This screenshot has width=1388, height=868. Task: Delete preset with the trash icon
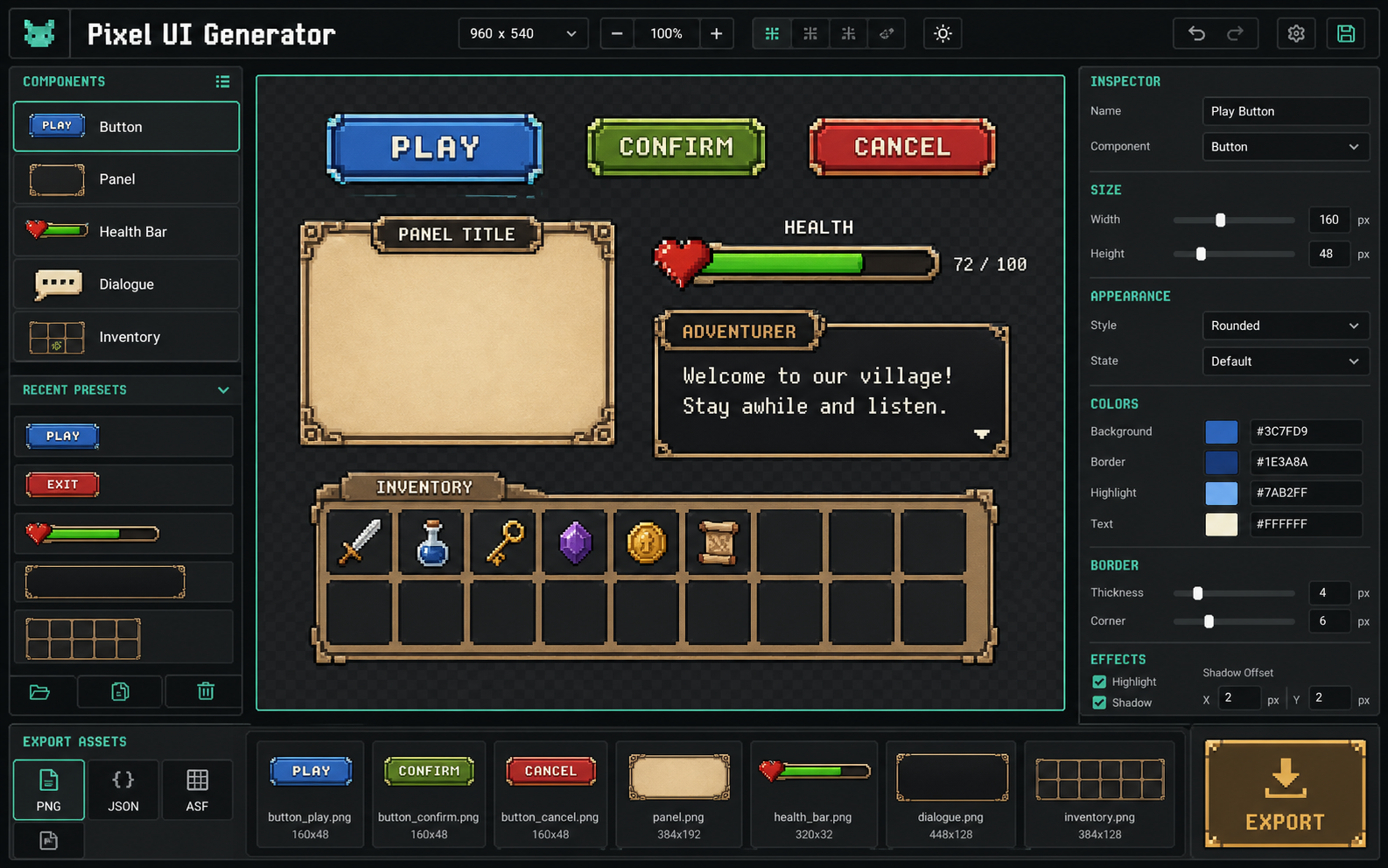[x=206, y=691]
